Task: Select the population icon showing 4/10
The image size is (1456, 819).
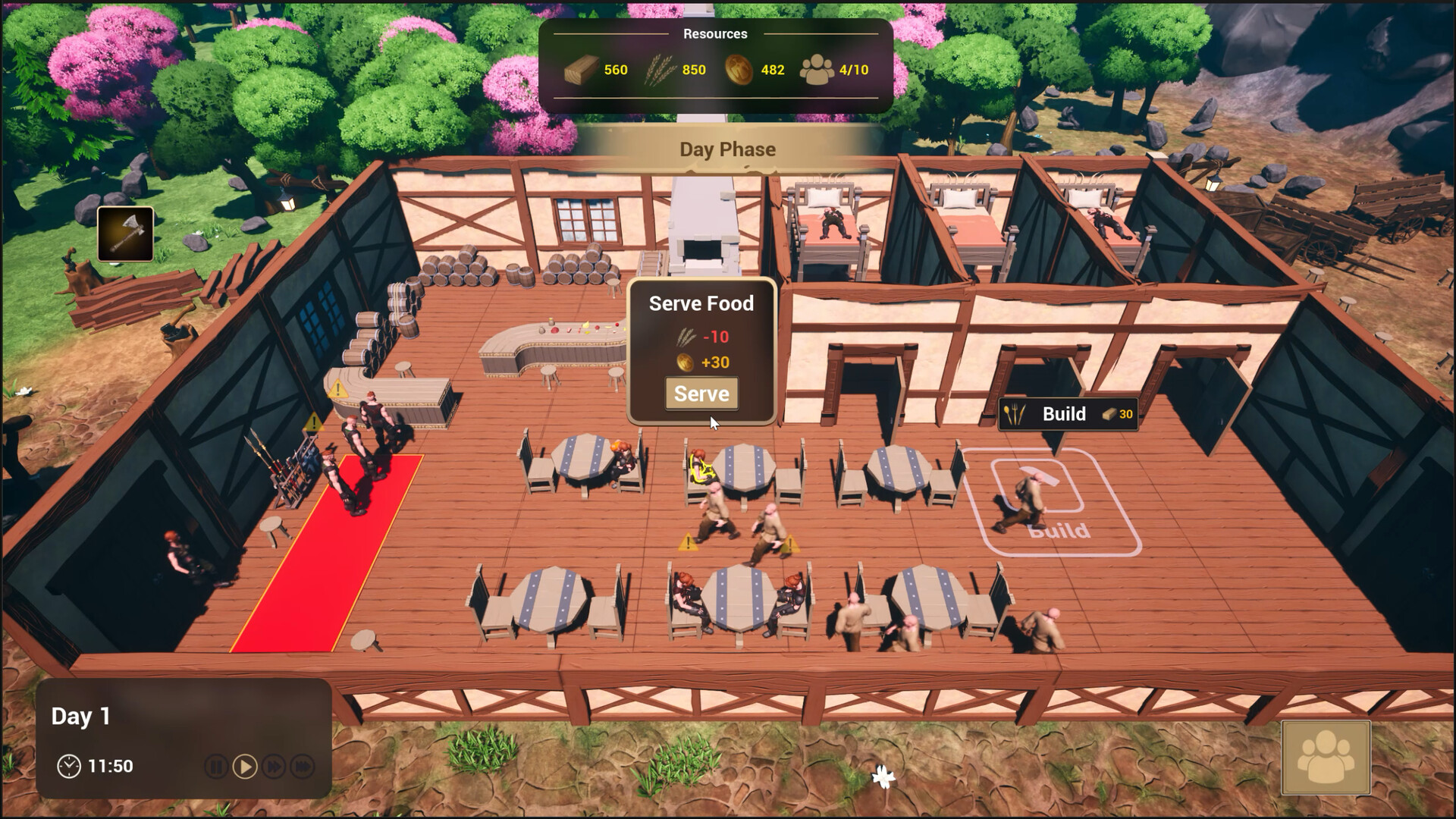Action: pyautogui.click(x=817, y=69)
